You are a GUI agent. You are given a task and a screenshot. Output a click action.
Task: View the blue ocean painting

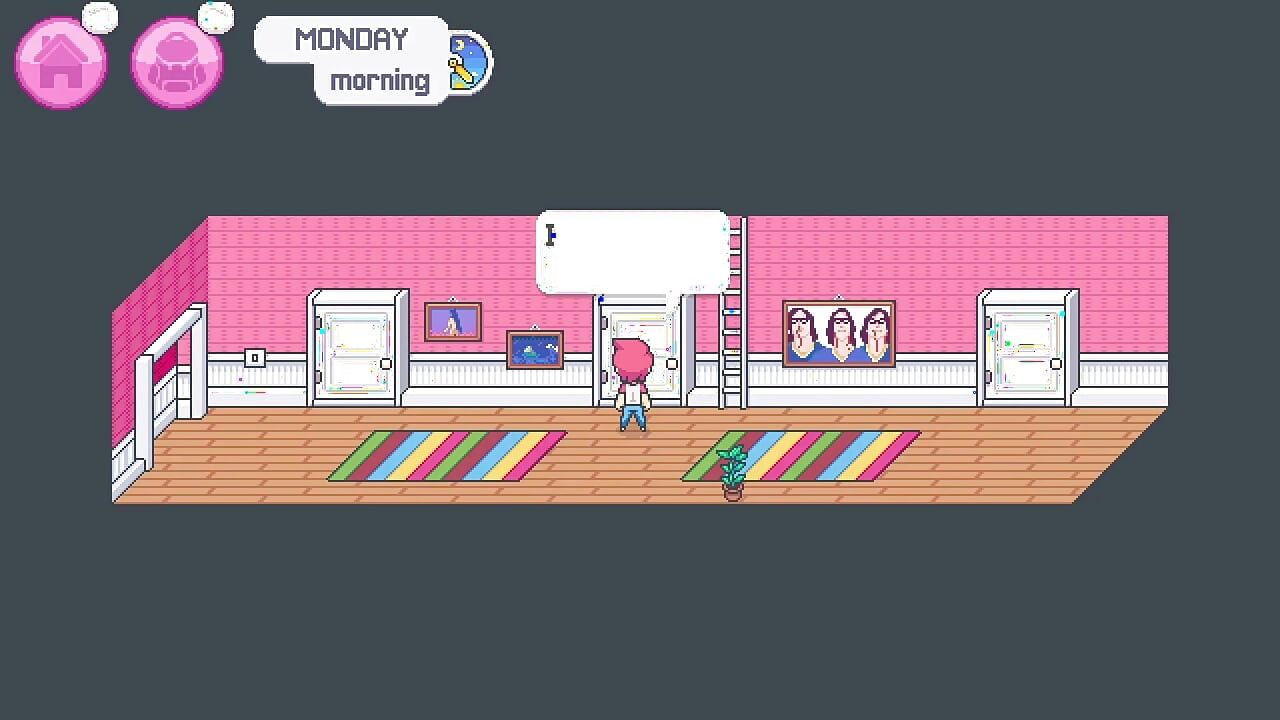(x=535, y=350)
